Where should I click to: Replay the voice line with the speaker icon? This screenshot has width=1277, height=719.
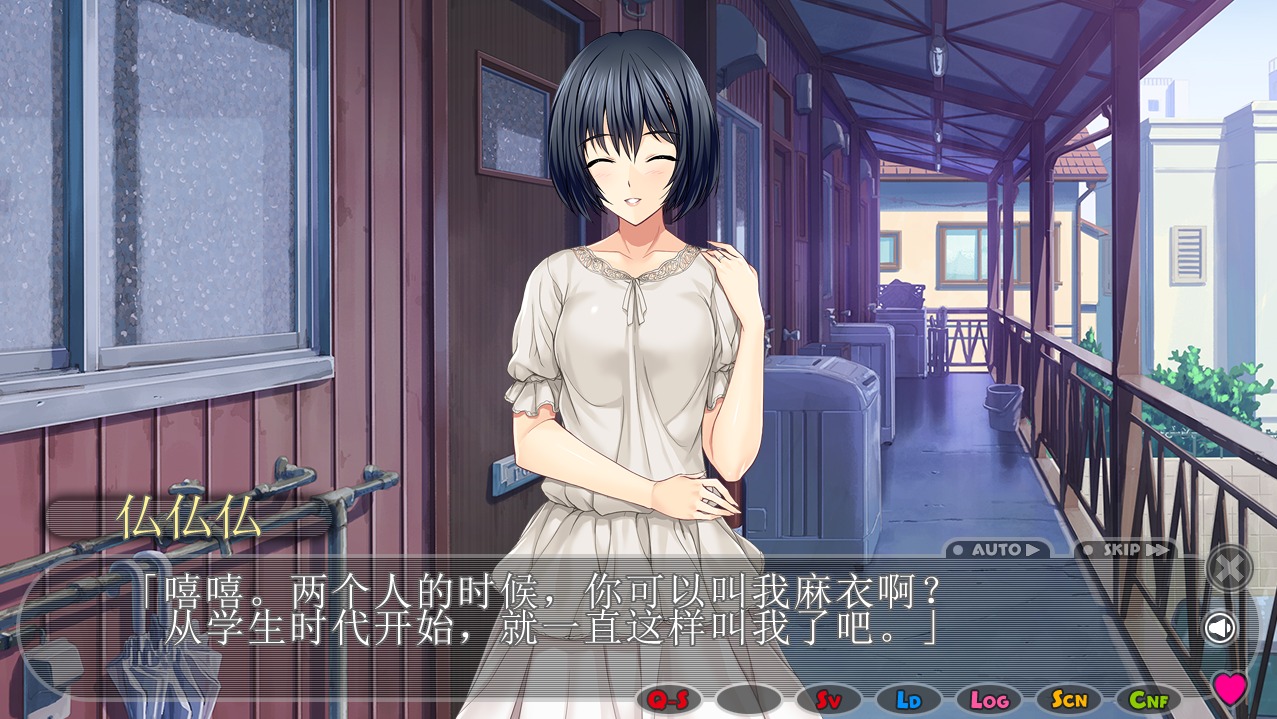[1220, 628]
